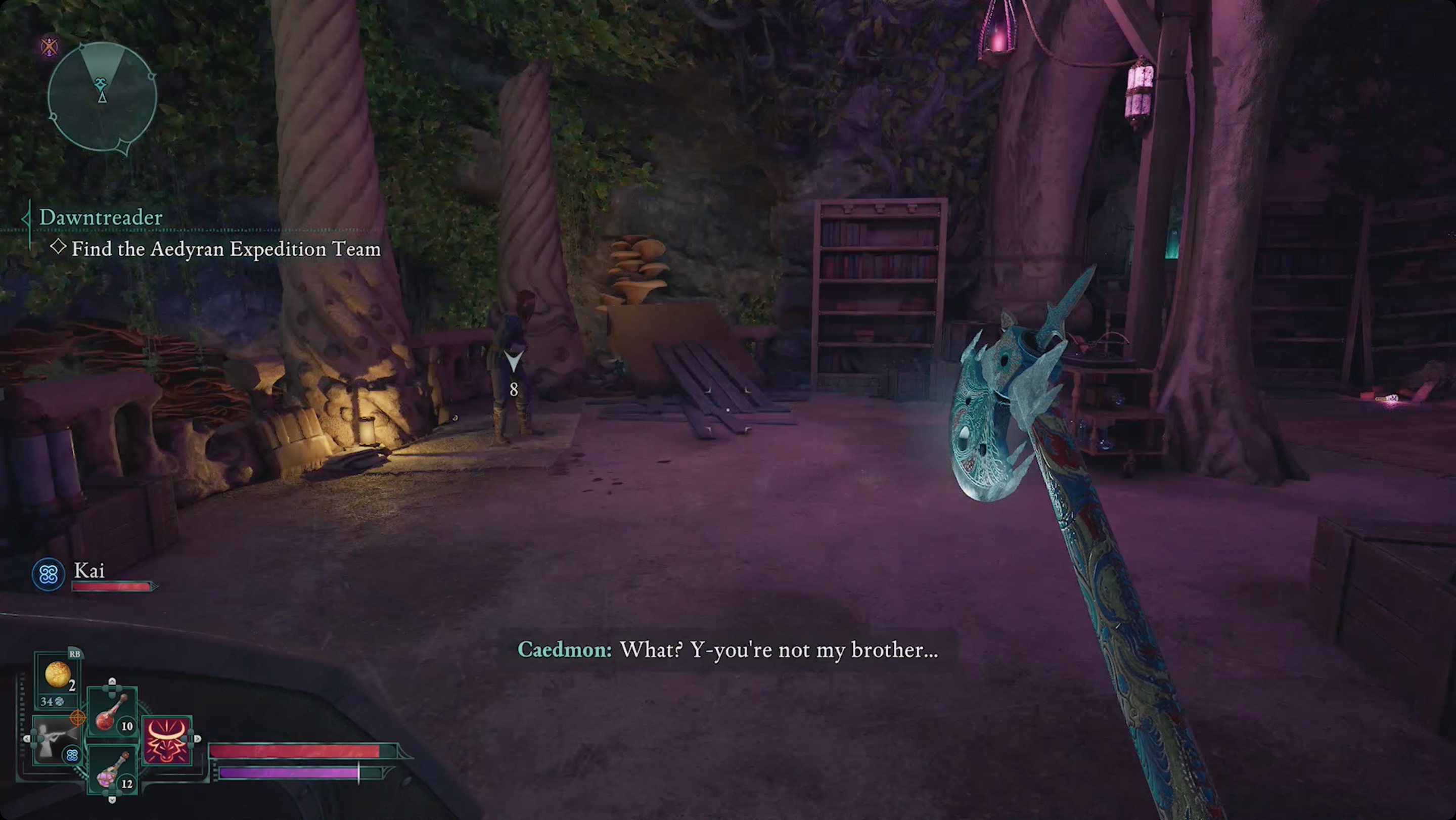The width and height of the screenshot is (1456, 820).
Task: Click the crossed-out status icon above minimap
Action: pos(50,47)
